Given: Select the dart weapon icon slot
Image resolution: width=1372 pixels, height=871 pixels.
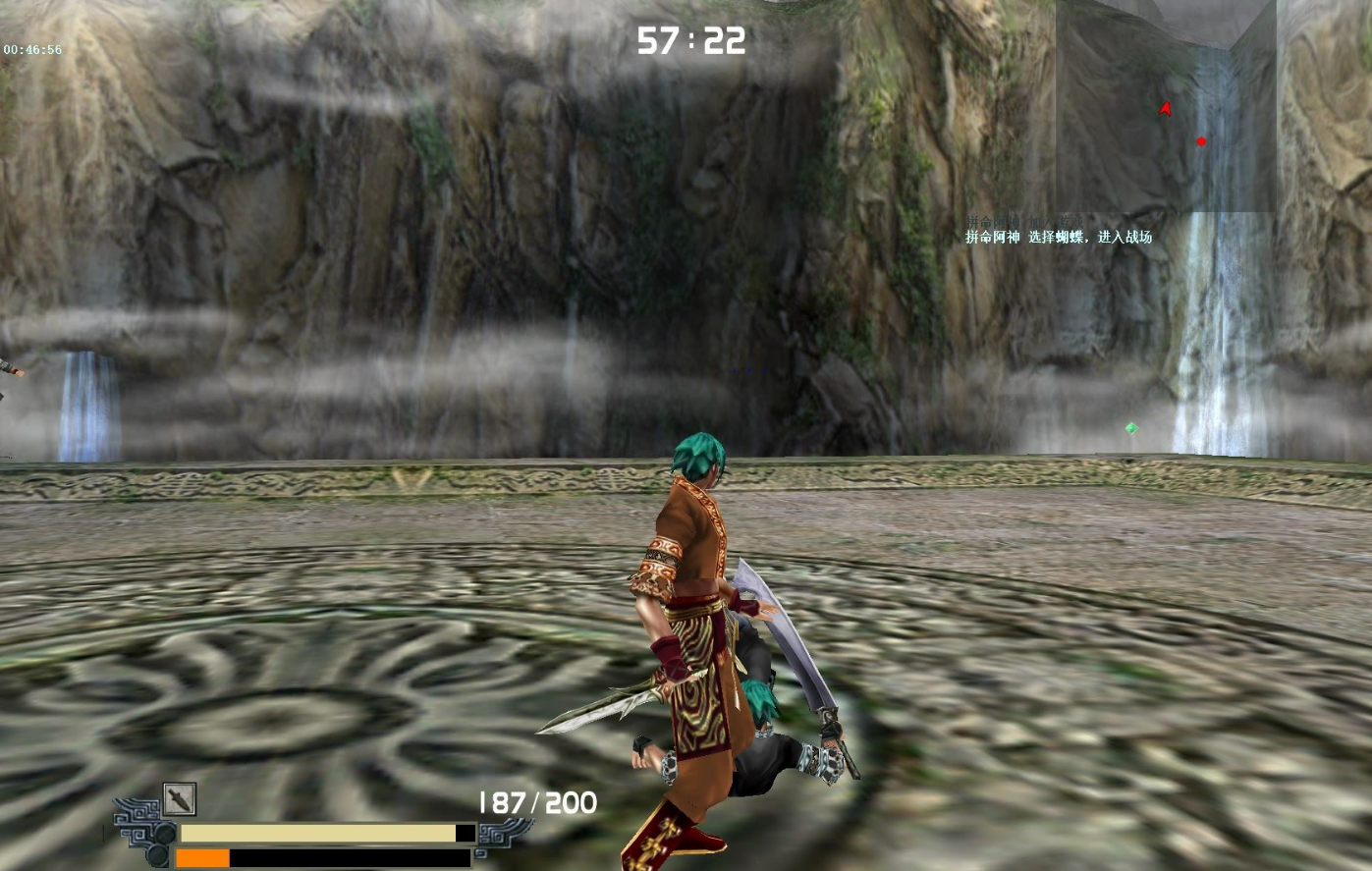Looking at the screenshot, I should pyautogui.click(x=180, y=799).
